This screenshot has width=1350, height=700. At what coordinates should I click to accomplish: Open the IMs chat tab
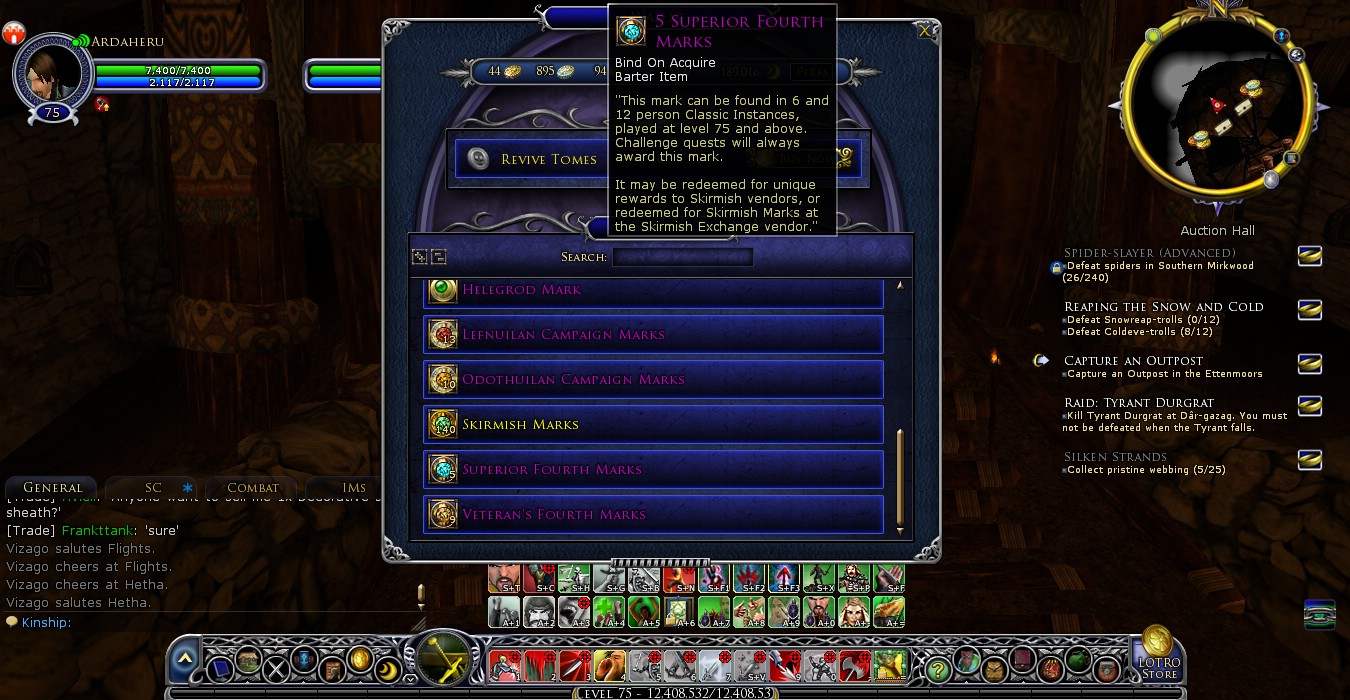click(x=354, y=487)
